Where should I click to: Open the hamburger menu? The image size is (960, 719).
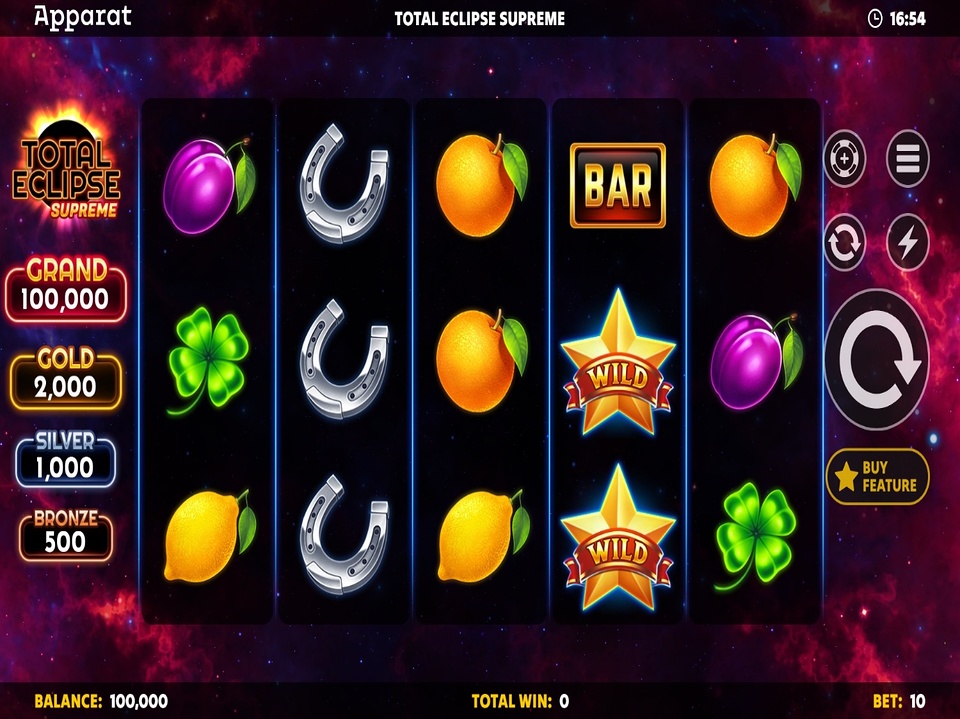(x=907, y=158)
